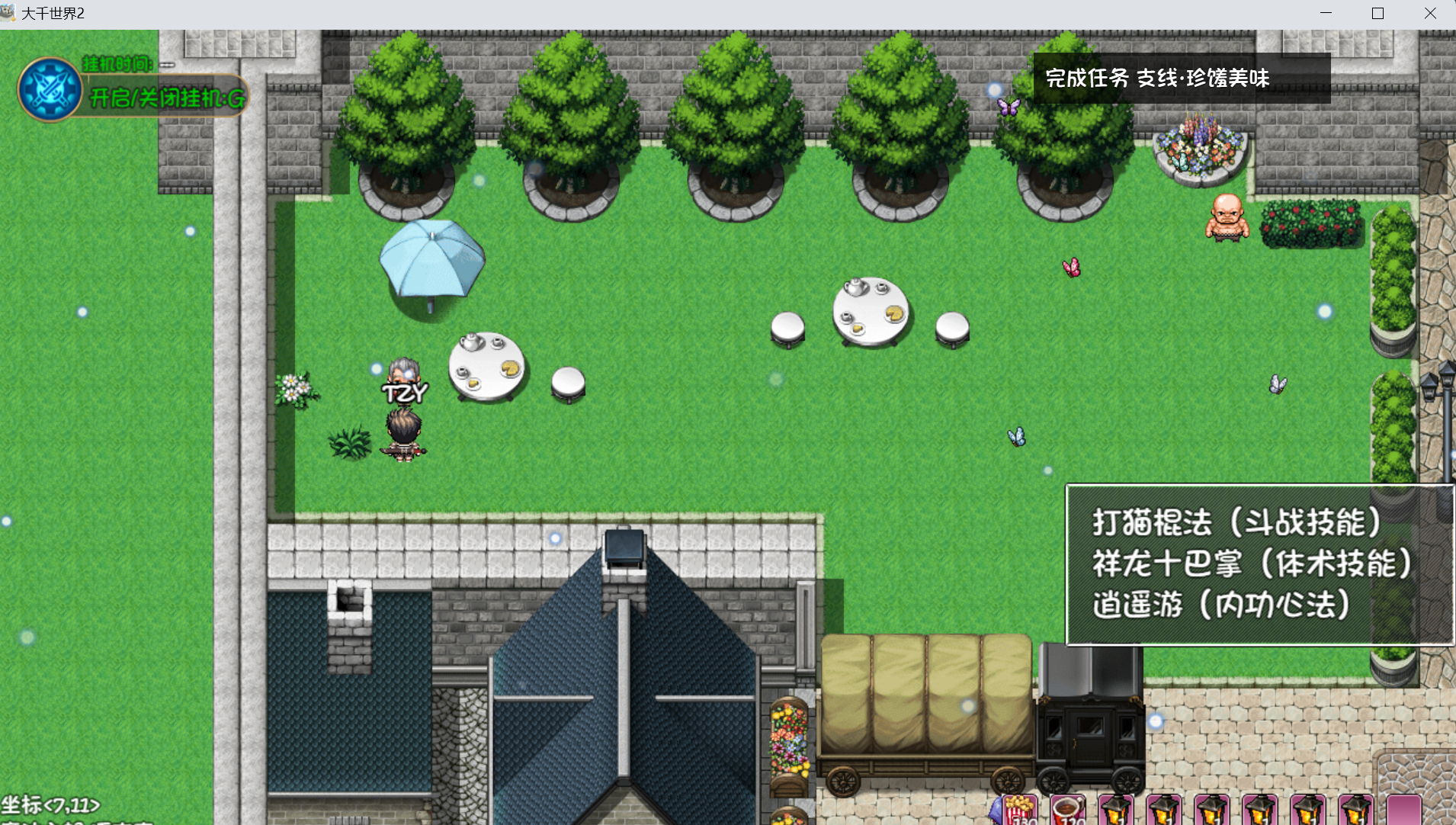The image size is (1456, 825).
Task: Select the coffee cup hotbar slot
Action: [x=1067, y=811]
